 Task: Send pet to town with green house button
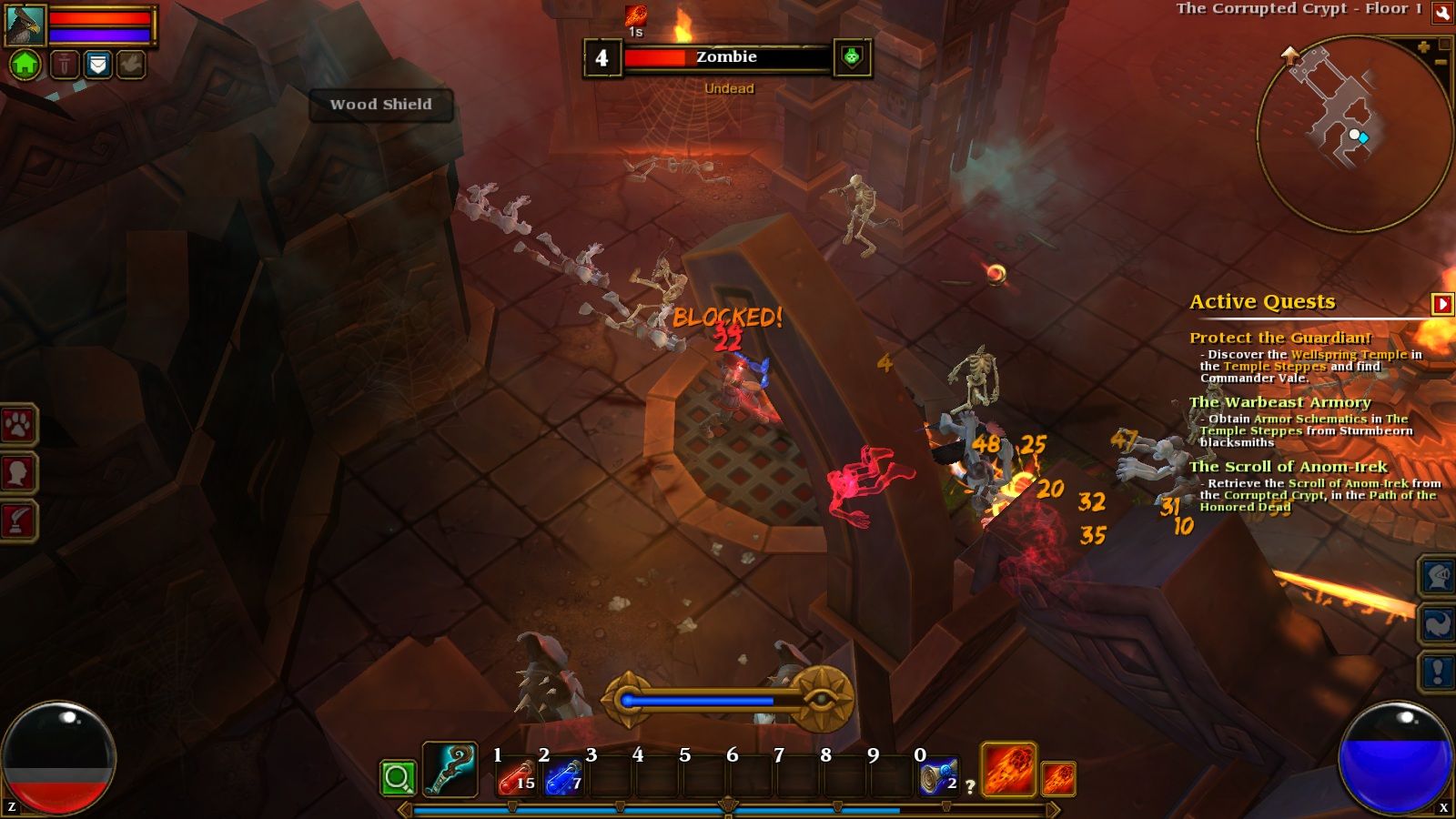[x=25, y=64]
